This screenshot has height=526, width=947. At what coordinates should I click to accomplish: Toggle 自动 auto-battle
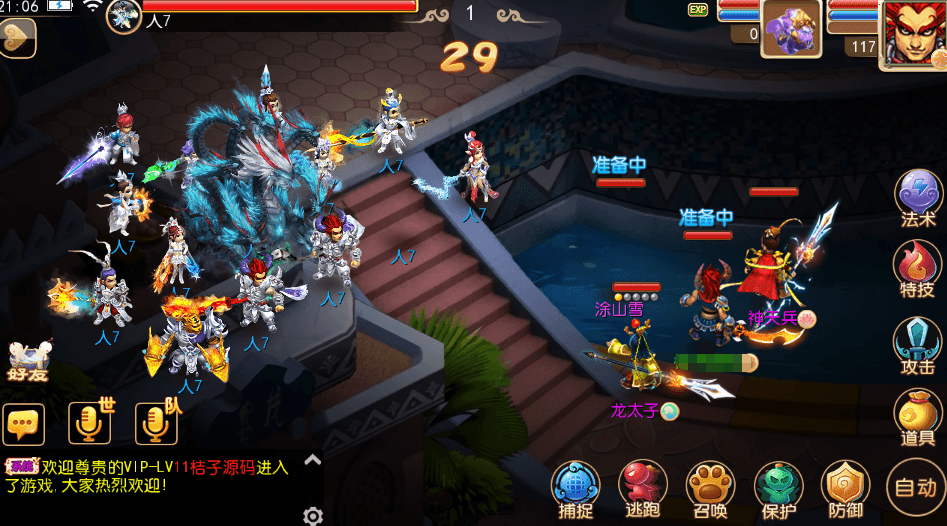[x=915, y=488]
